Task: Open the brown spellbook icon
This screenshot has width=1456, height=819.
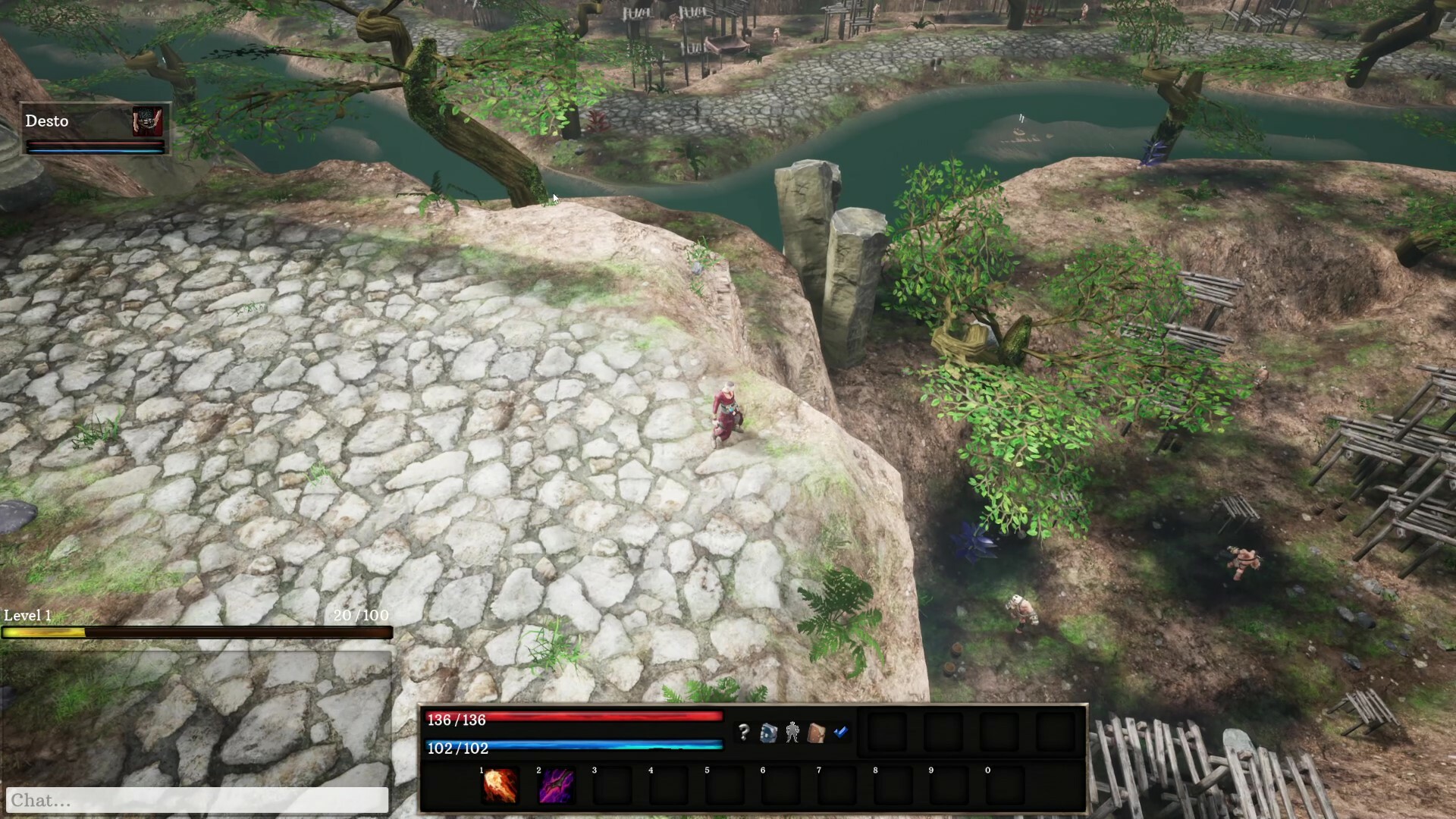Action: tap(817, 733)
